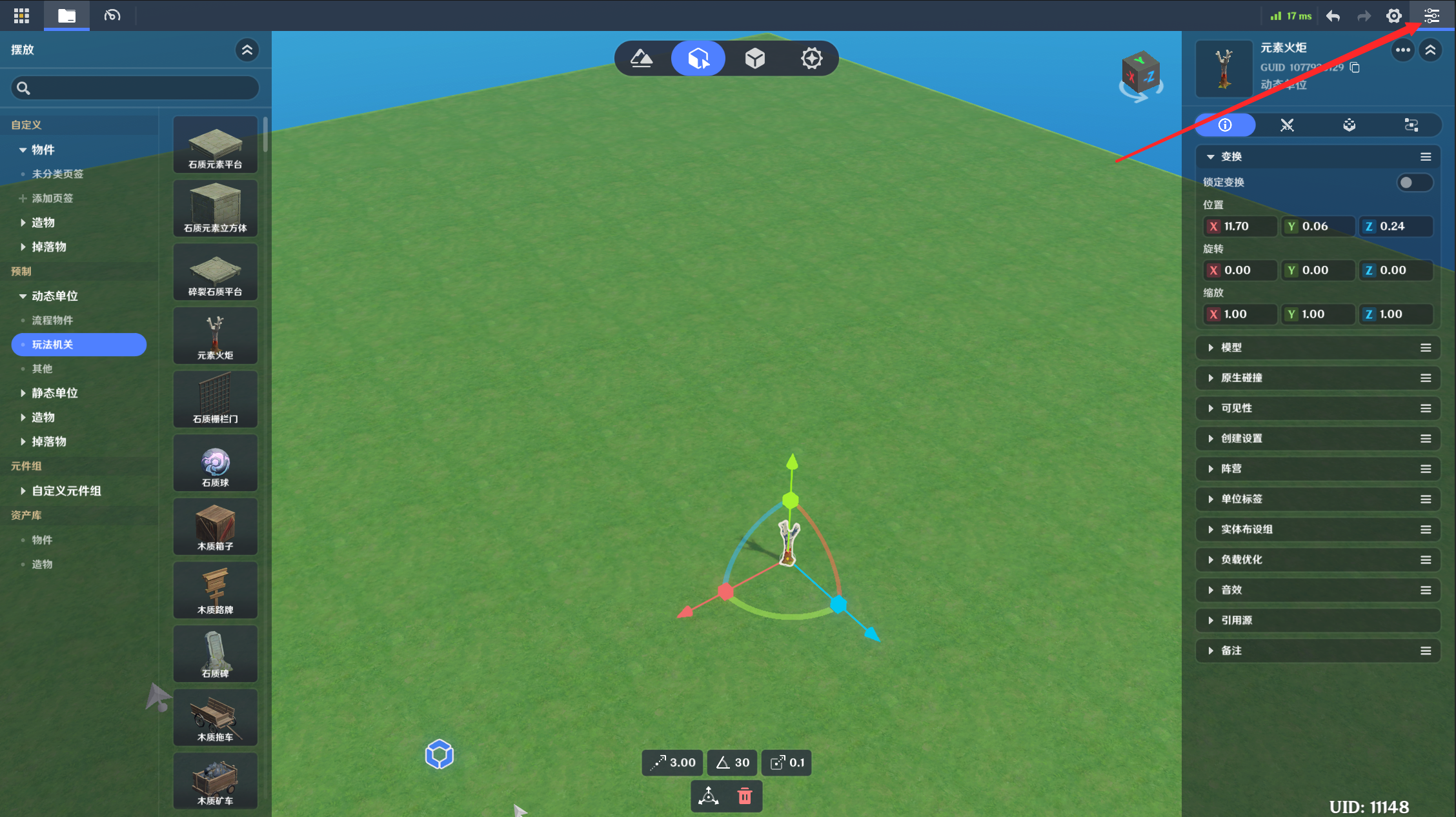
Task: Select the 石质元素平台 asset thumbnail
Action: click(215, 145)
